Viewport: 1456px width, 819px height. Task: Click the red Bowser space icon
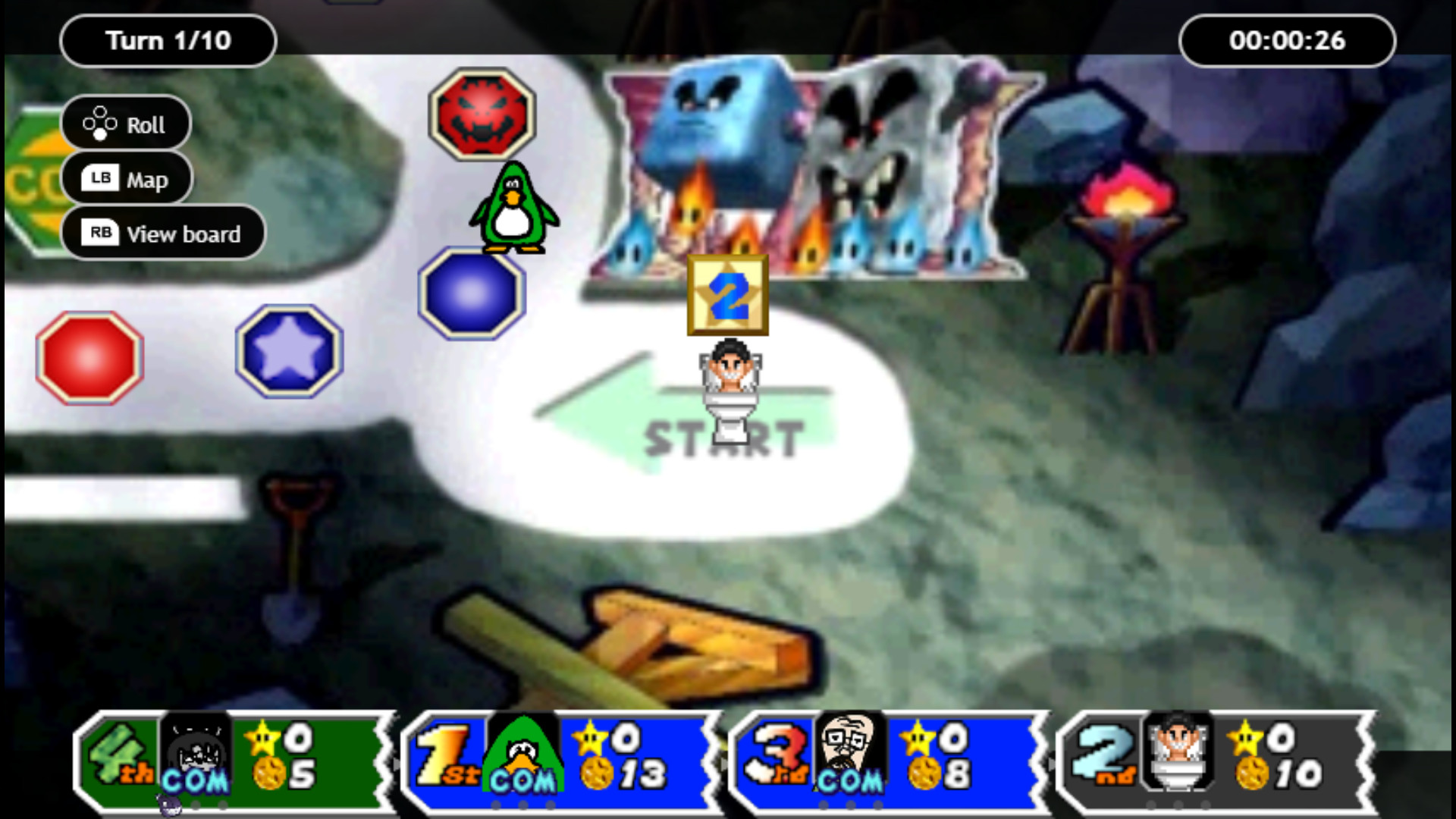[x=483, y=114]
